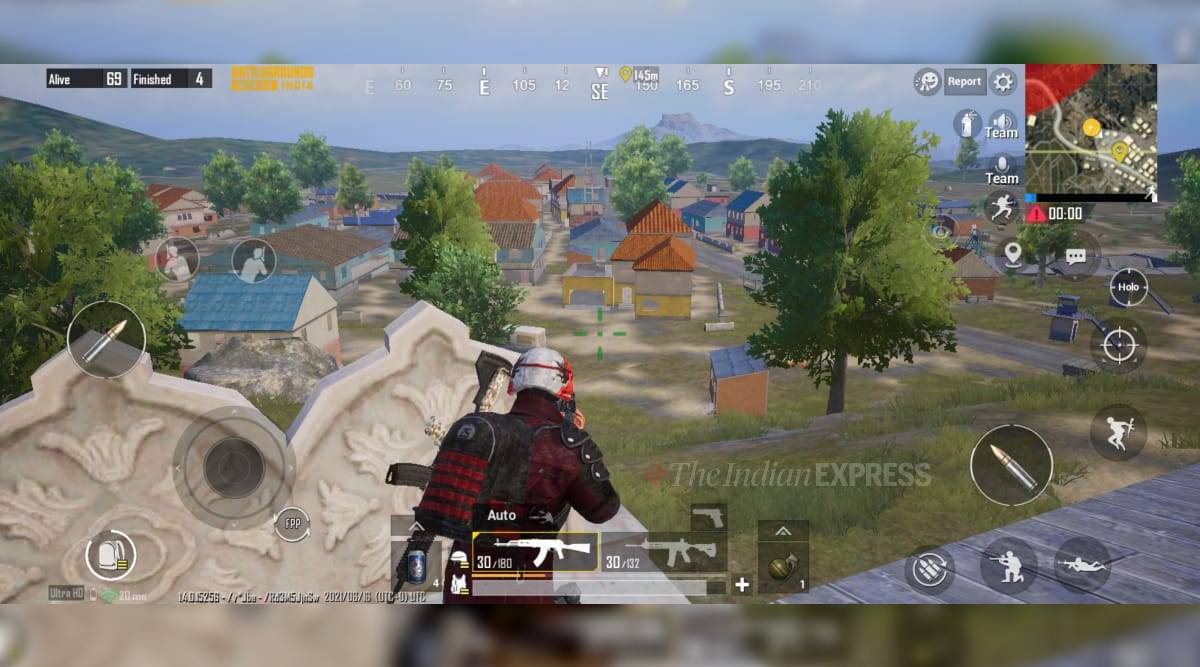This screenshot has height=667, width=1200.
Task: Open the emote face menu
Action: click(x=927, y=82)
